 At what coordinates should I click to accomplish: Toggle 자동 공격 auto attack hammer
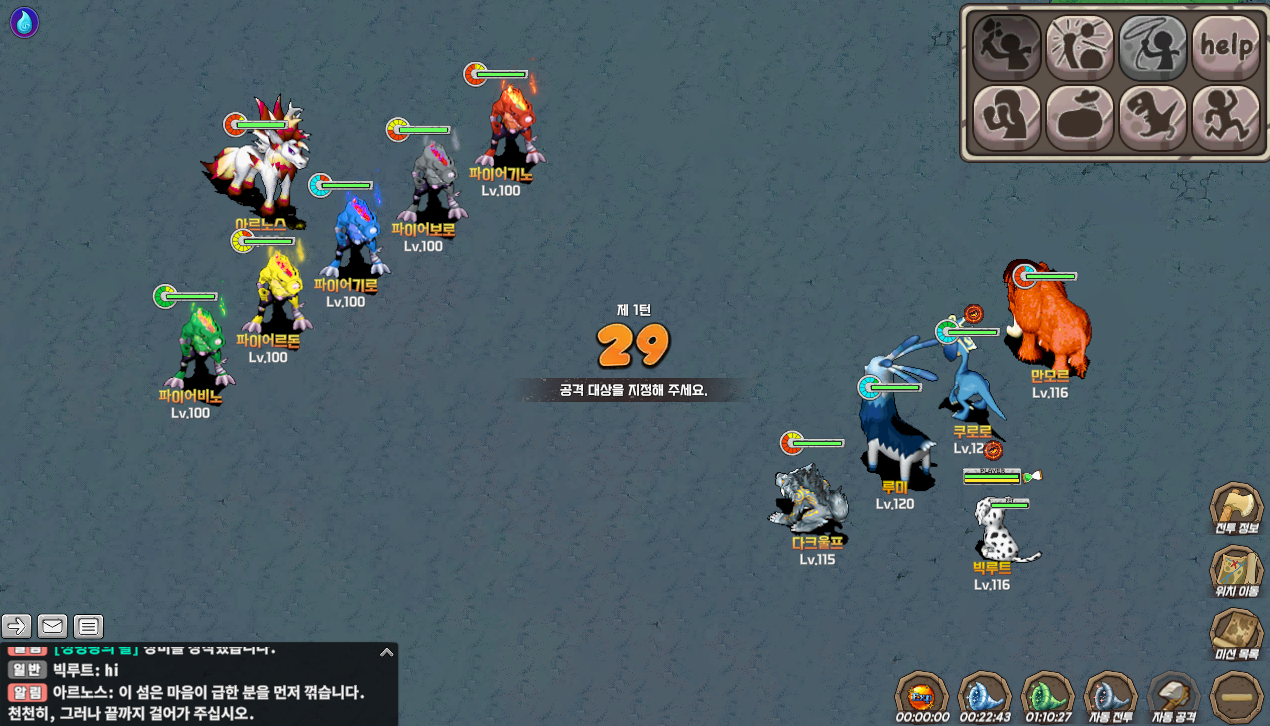pos(1173,693)
